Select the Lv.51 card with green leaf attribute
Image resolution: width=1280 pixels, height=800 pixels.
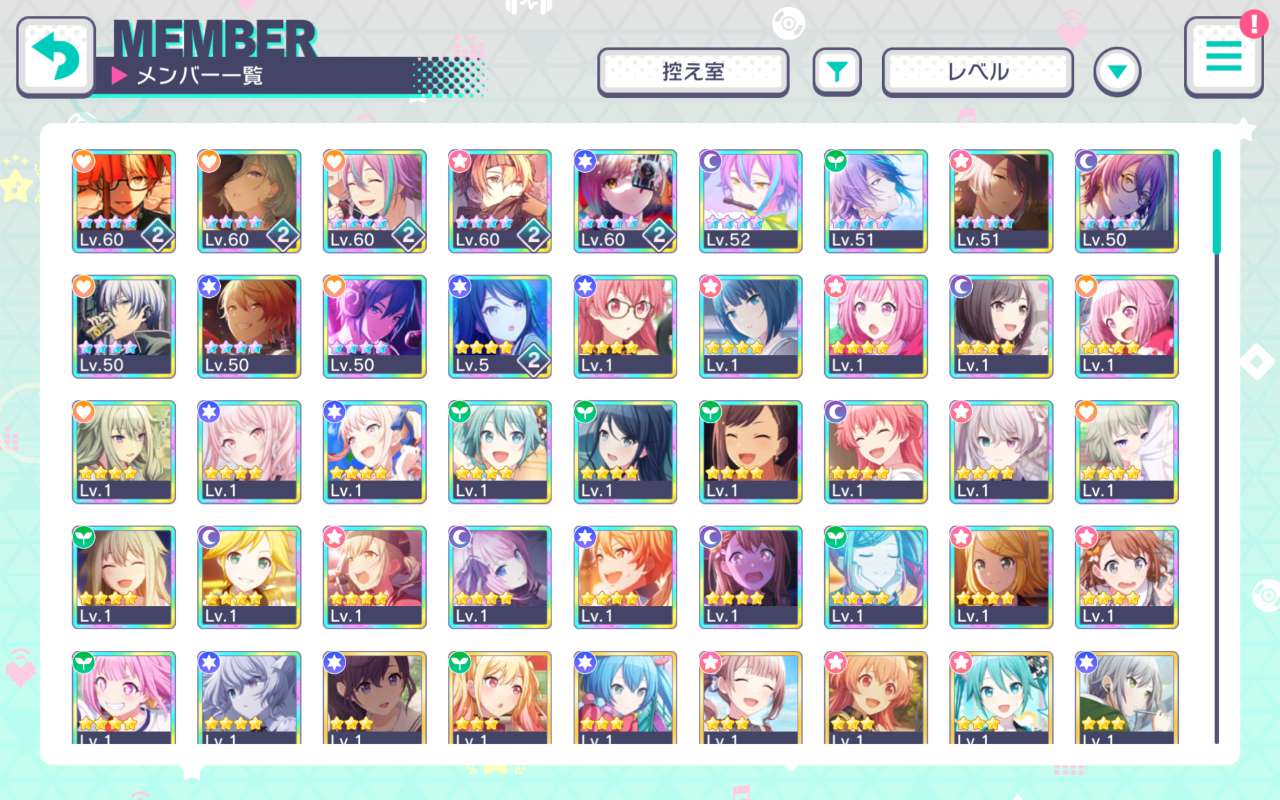pyautogui.click(x=875, y=200)
